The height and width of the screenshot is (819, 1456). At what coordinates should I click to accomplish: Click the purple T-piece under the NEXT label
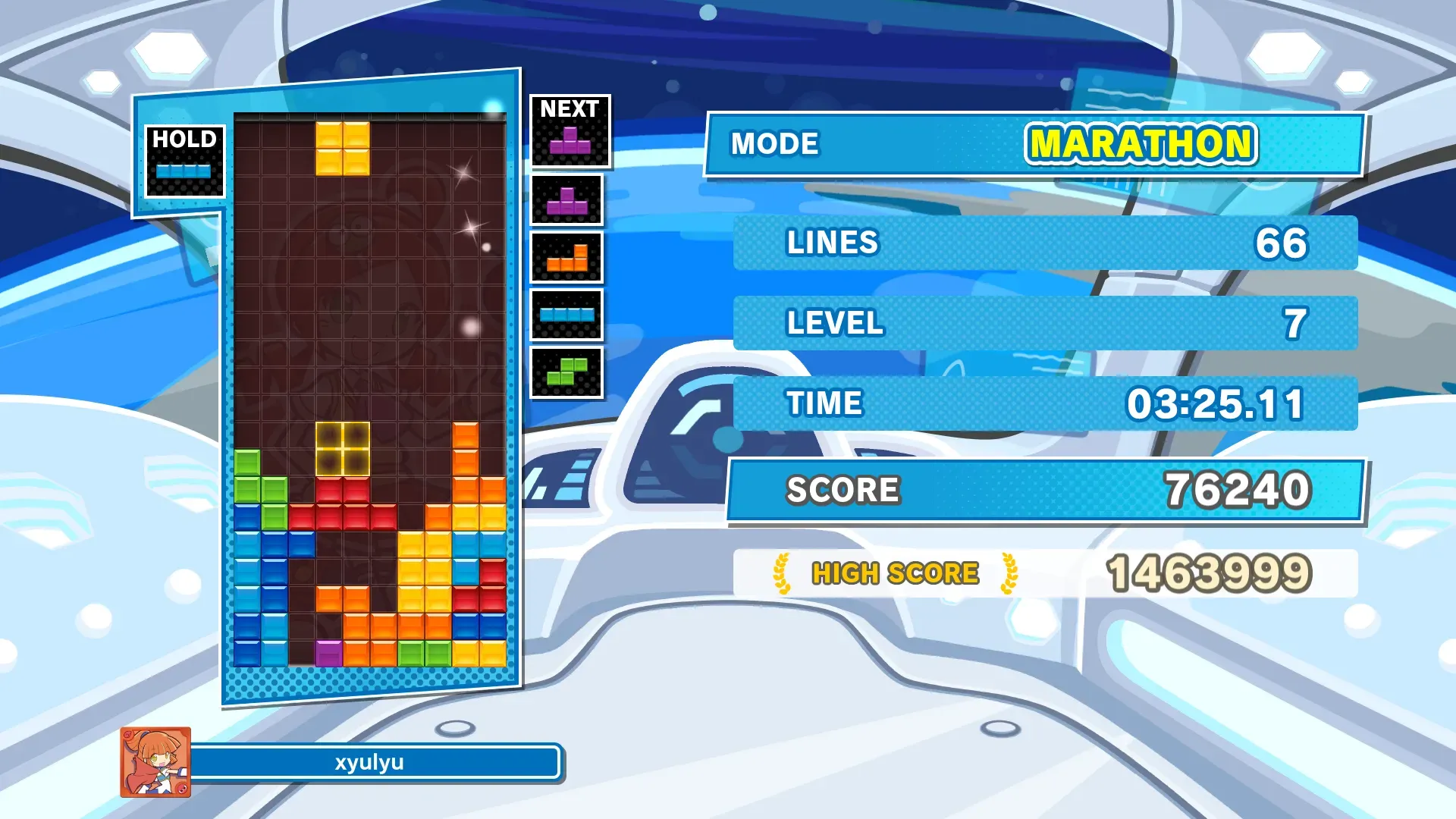[570, 140]
